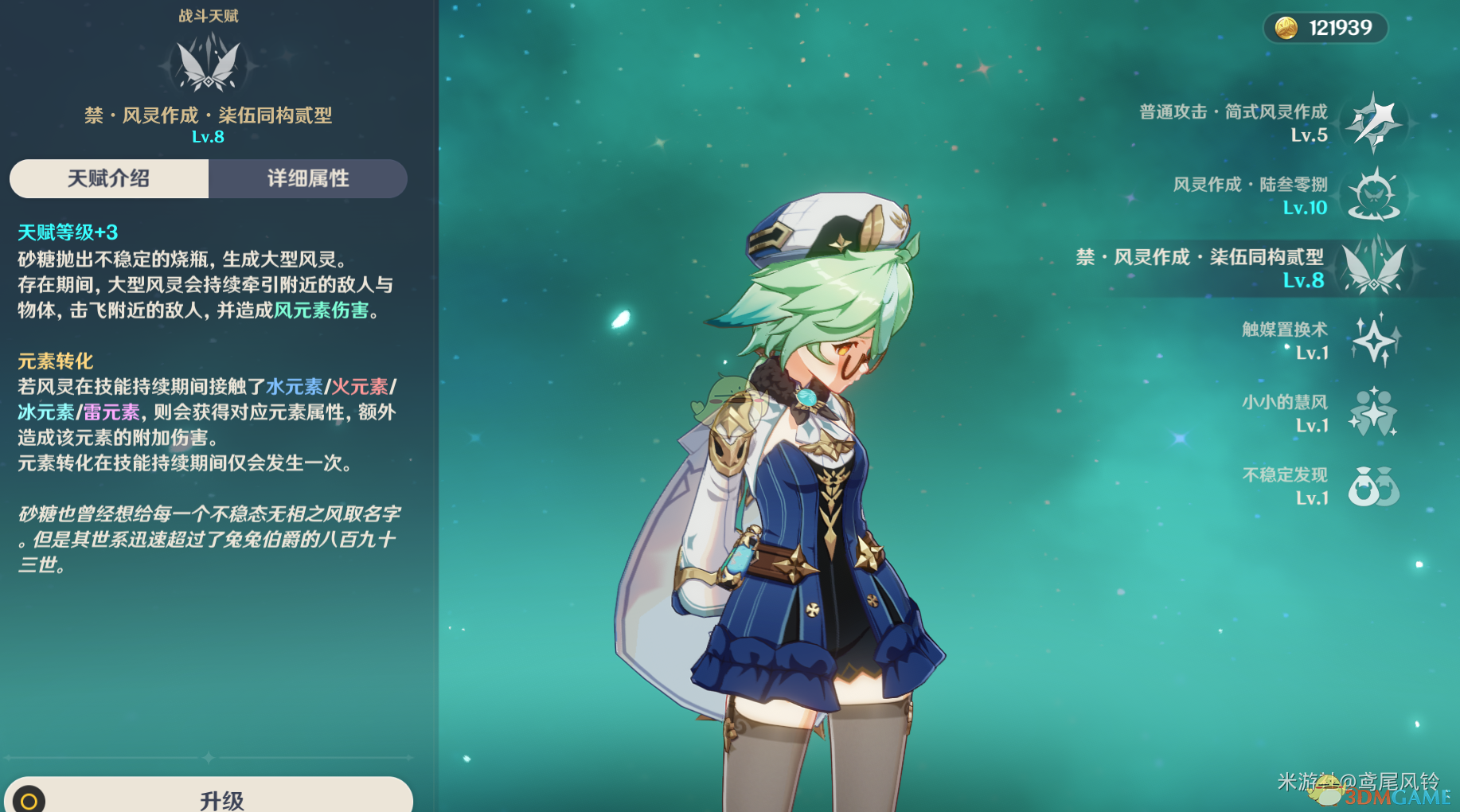Select the 天赋介绍 tab
Image resolution: width=1460 pixels, height=812 pixels.
click(x=109, y=178)
